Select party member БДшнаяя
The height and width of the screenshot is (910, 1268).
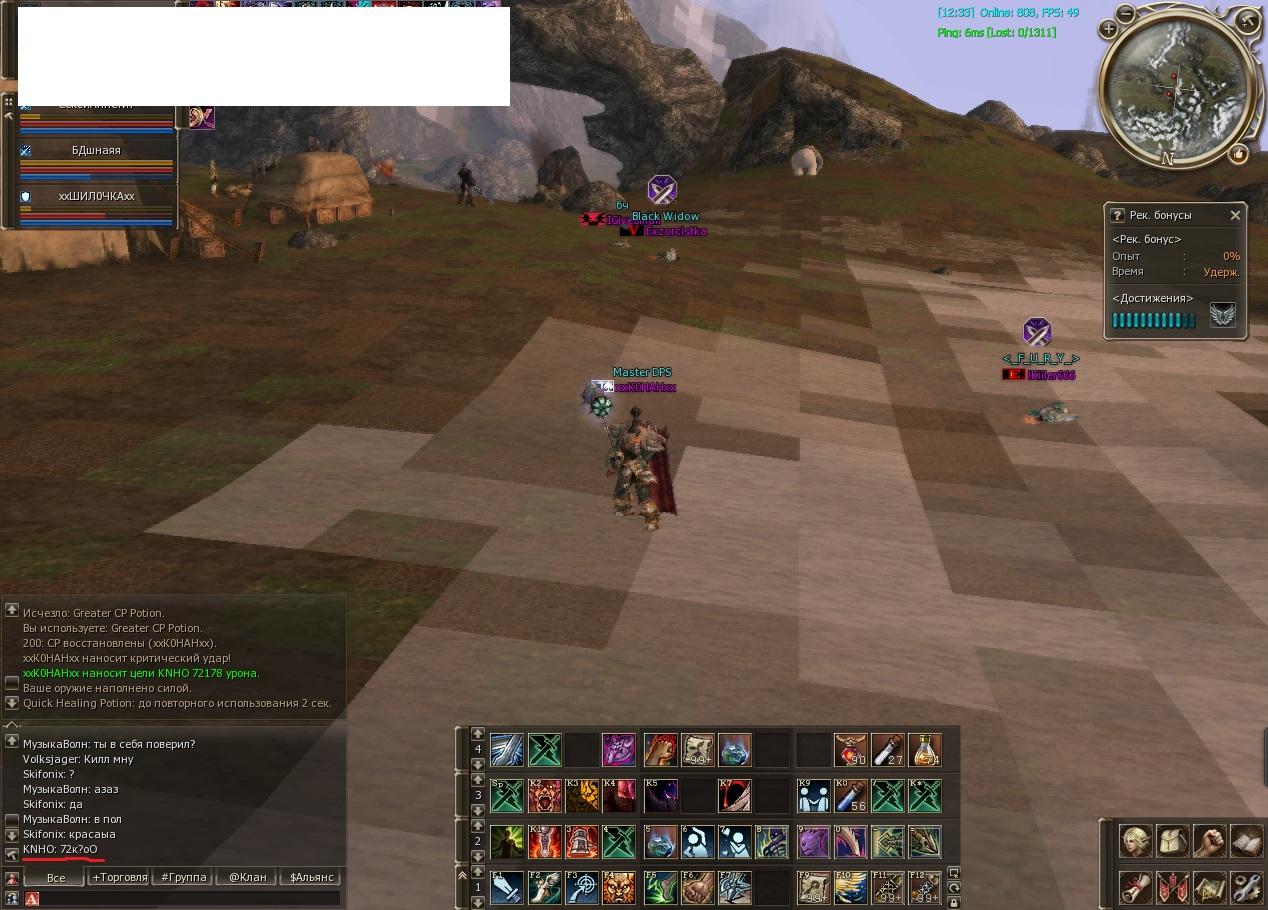96,151
